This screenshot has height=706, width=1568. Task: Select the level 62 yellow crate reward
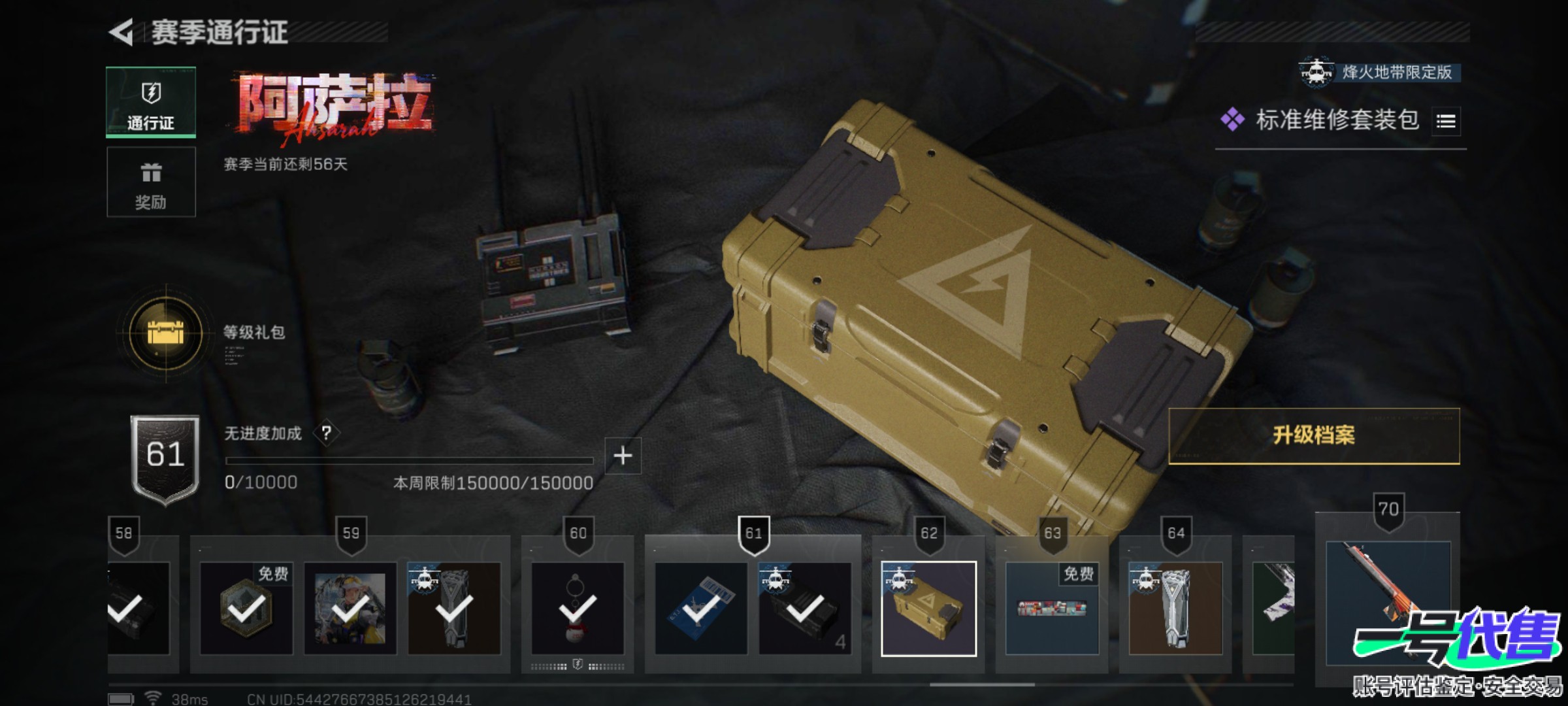(x=928, y=608)
